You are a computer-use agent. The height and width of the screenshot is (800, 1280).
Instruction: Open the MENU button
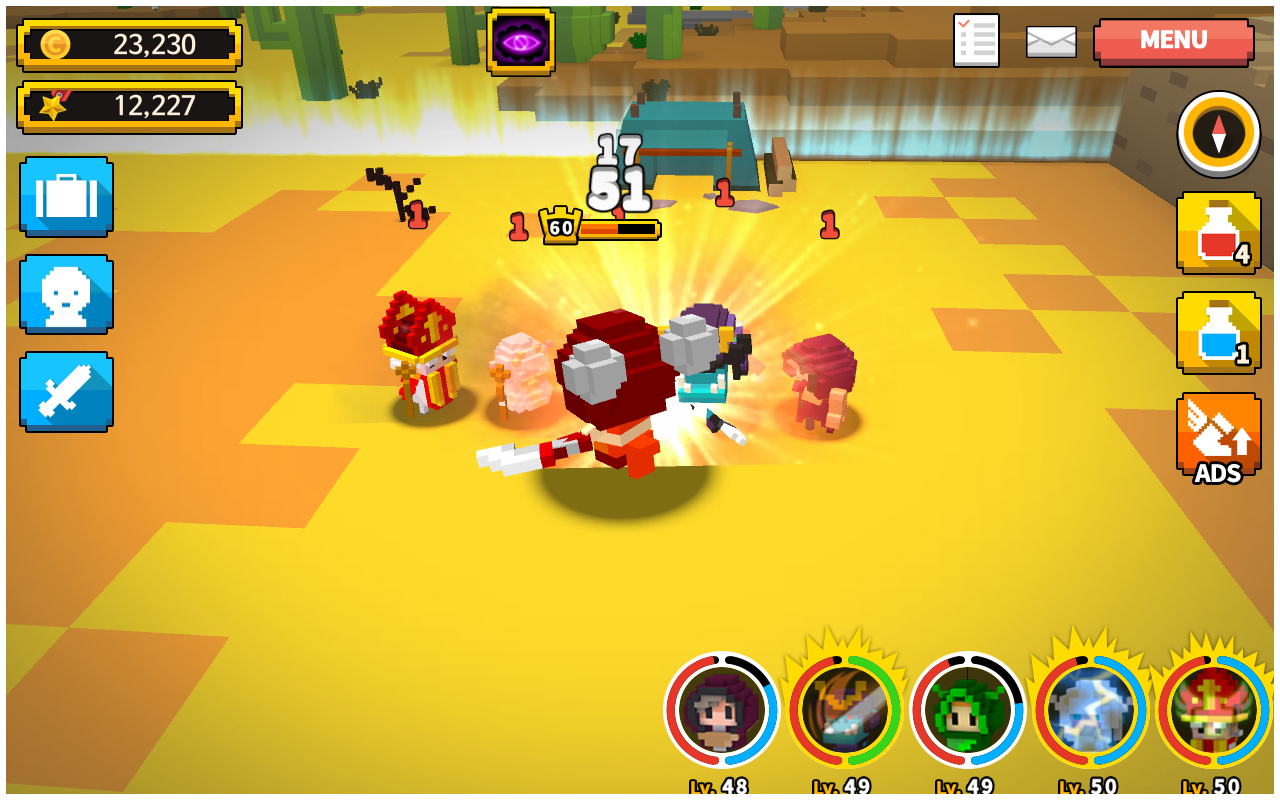(1172, 41)
